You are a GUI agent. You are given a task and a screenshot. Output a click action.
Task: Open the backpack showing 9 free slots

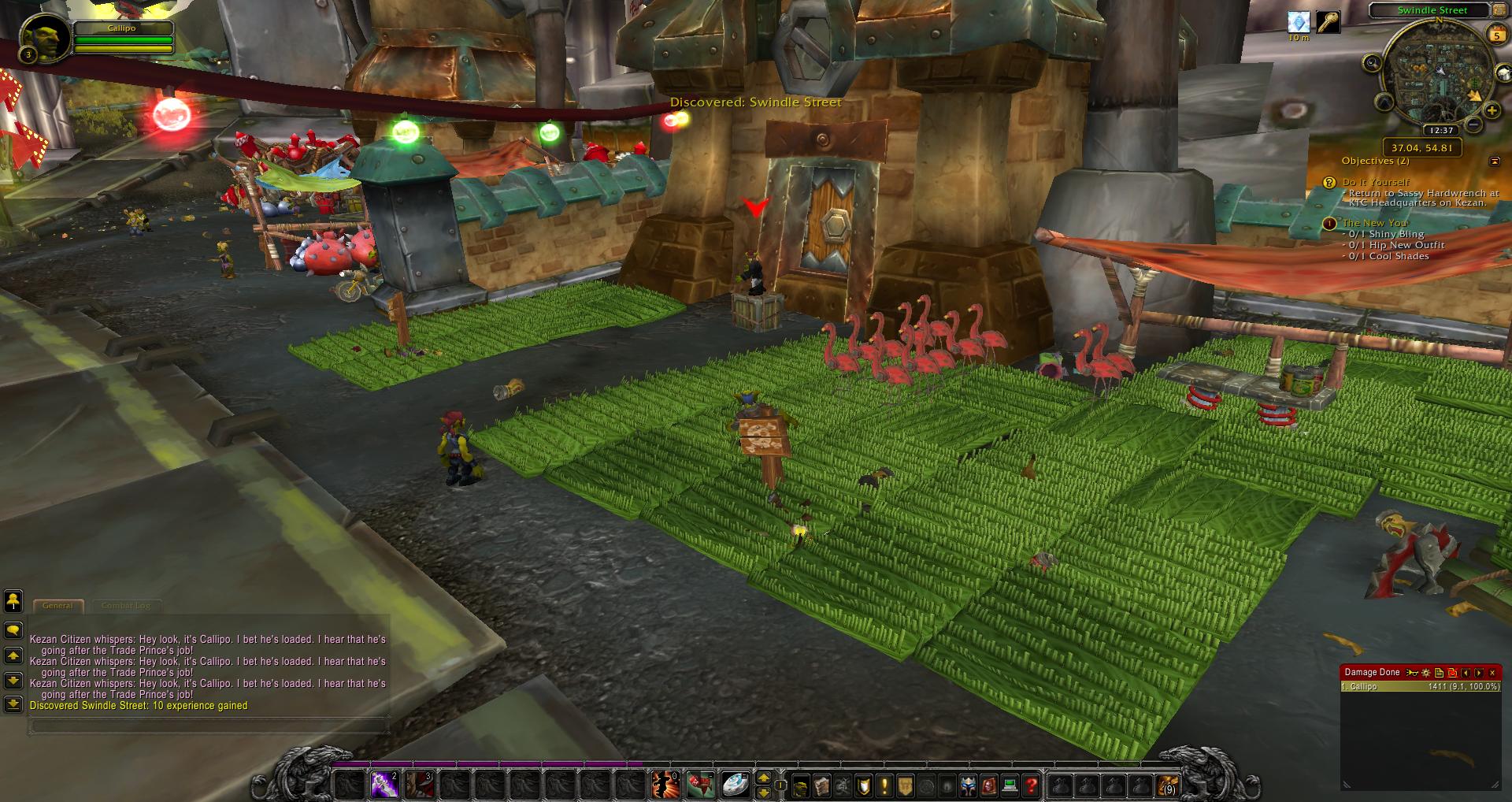point(1167,785)
